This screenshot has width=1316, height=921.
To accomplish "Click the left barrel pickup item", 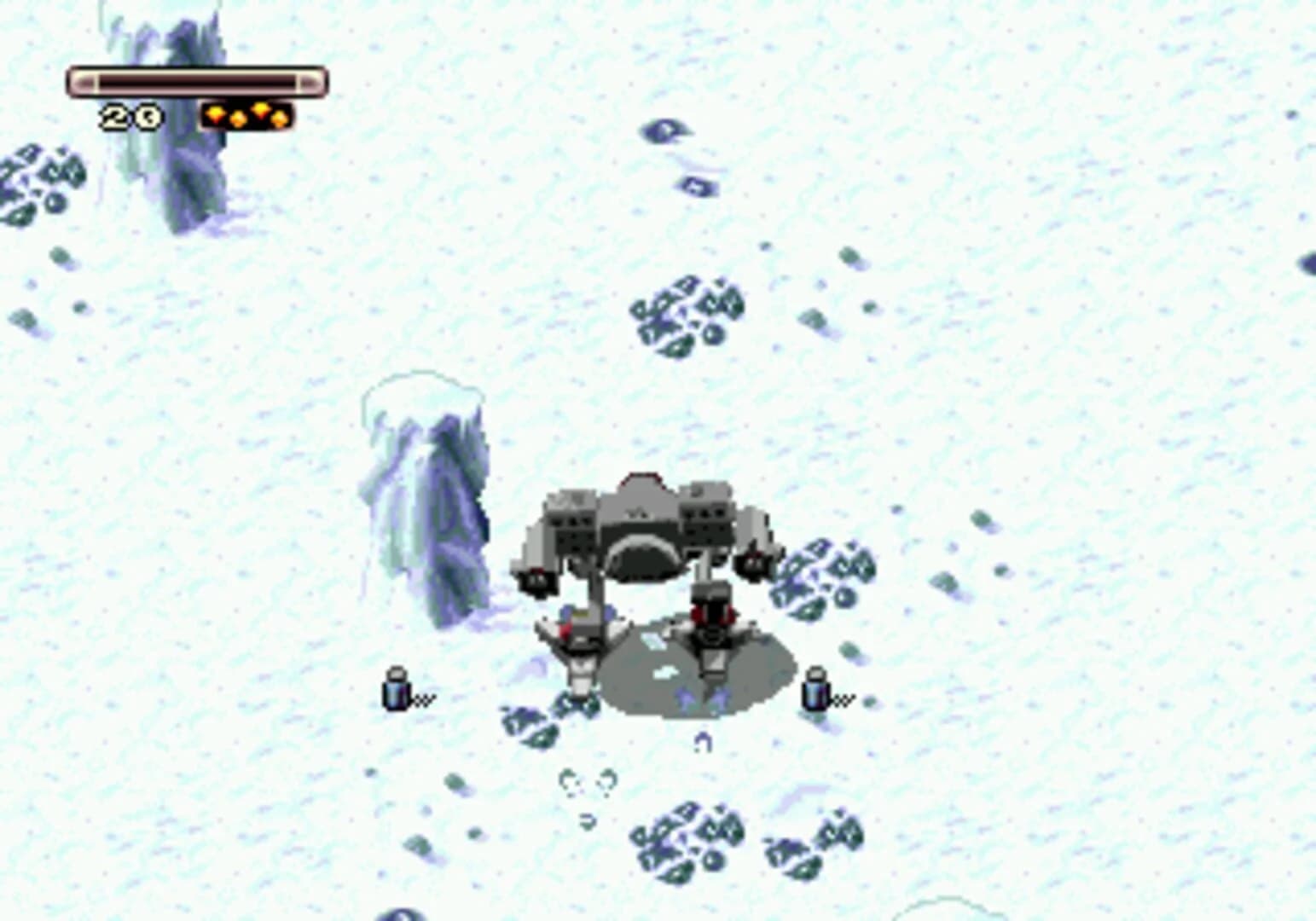I will [x=394, y=693].
